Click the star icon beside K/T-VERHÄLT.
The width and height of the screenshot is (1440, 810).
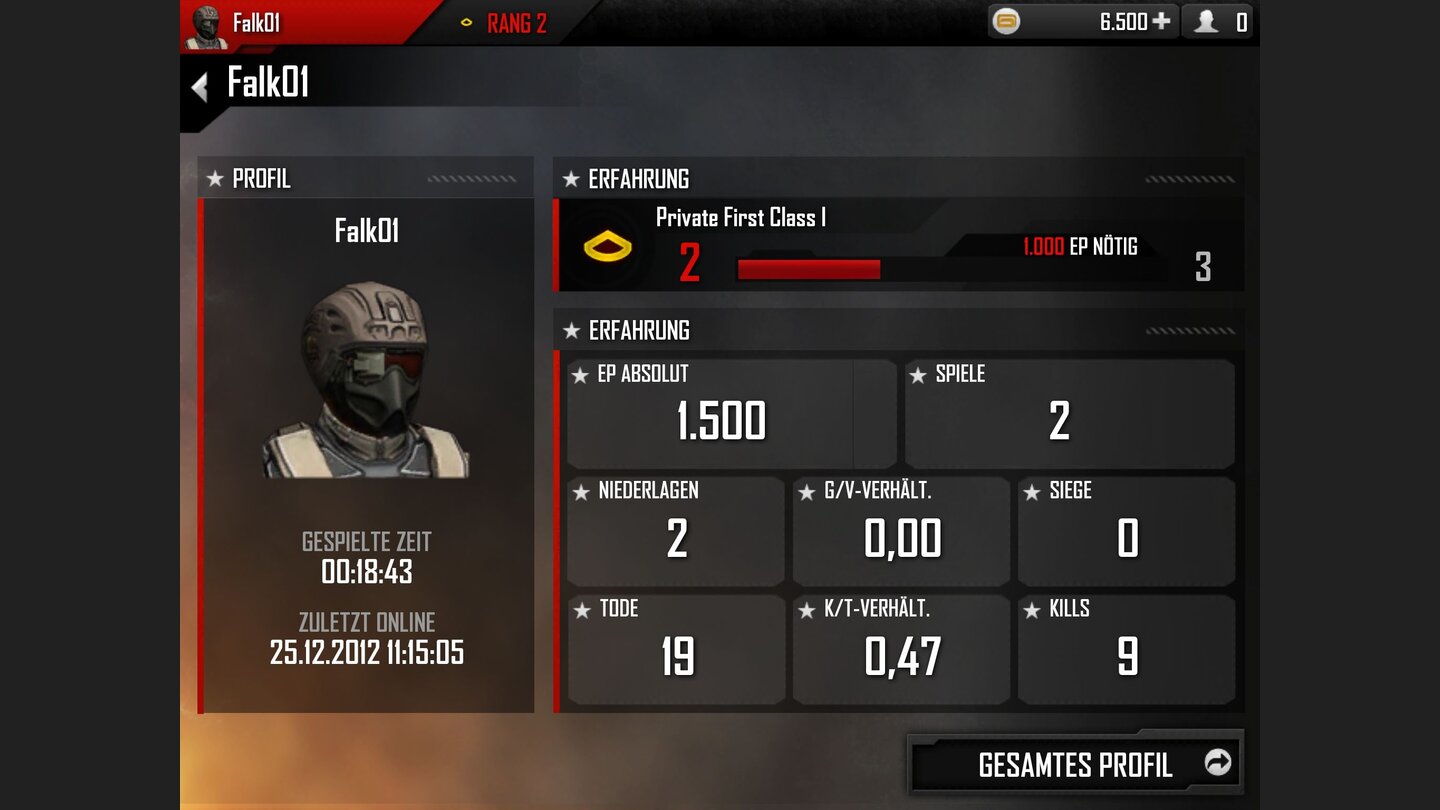808,608
